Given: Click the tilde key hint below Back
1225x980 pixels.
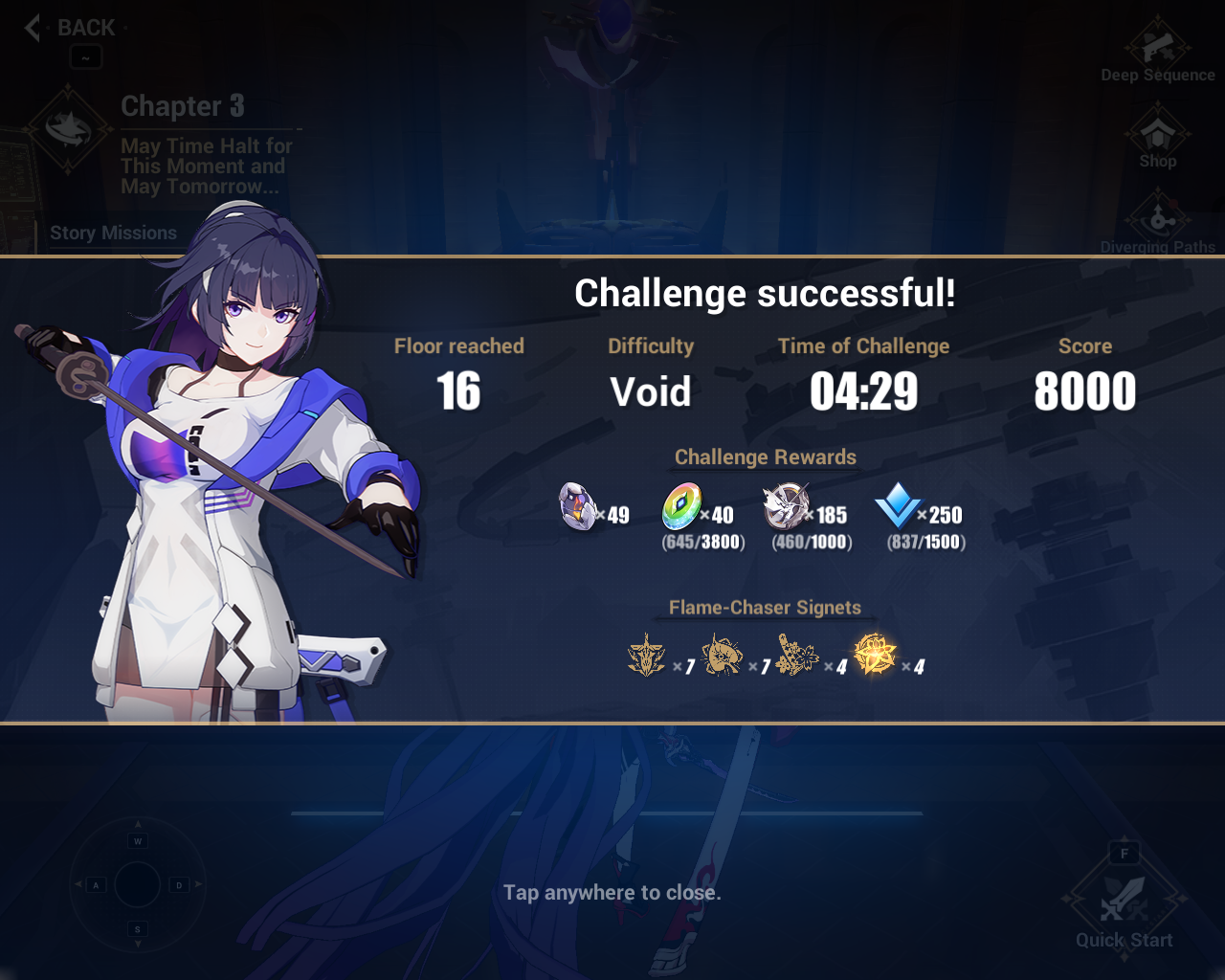Looking at the screenshot, I should [85, 57].
